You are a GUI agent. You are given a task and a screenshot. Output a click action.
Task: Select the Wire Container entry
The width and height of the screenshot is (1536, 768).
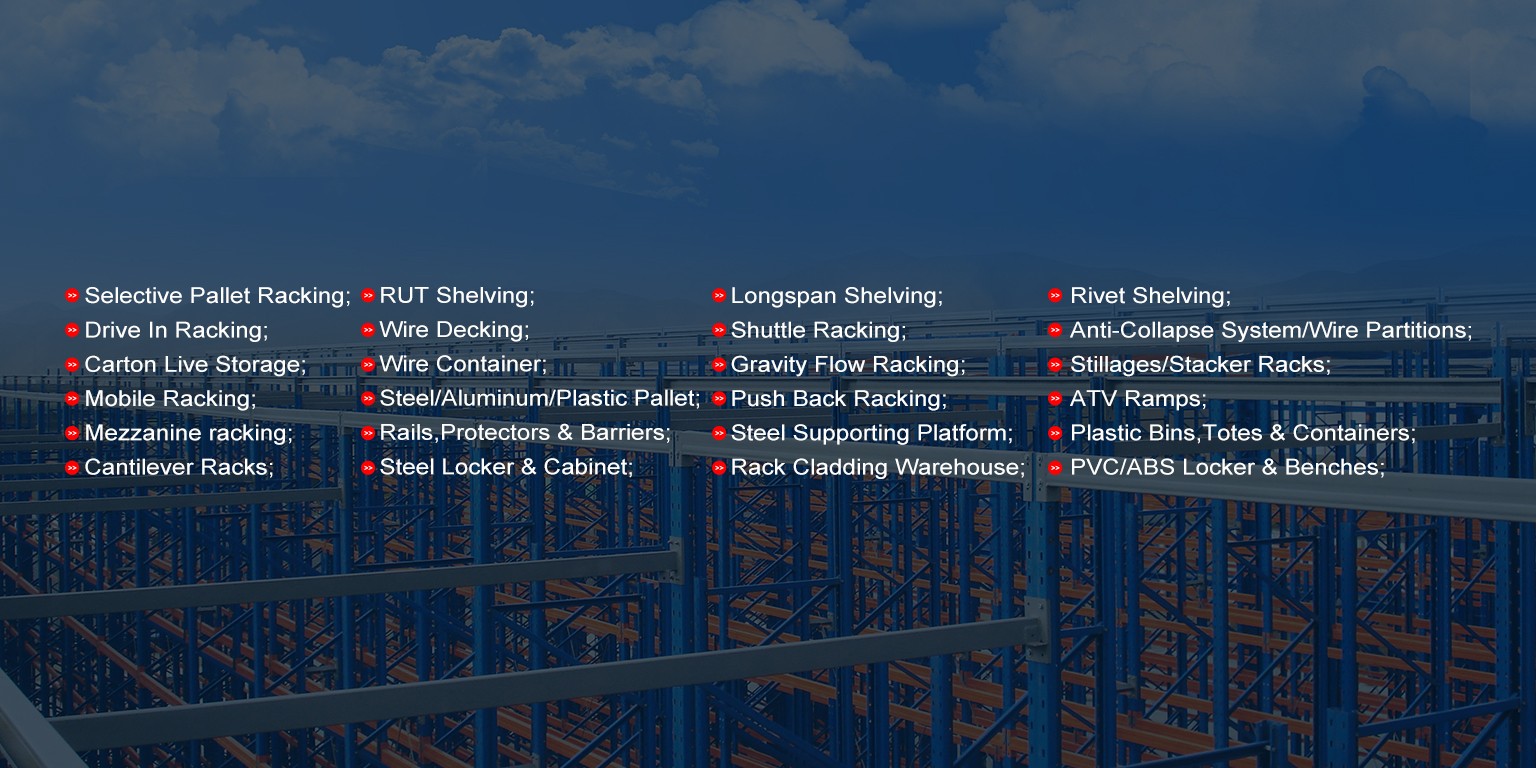pos(462,364)
